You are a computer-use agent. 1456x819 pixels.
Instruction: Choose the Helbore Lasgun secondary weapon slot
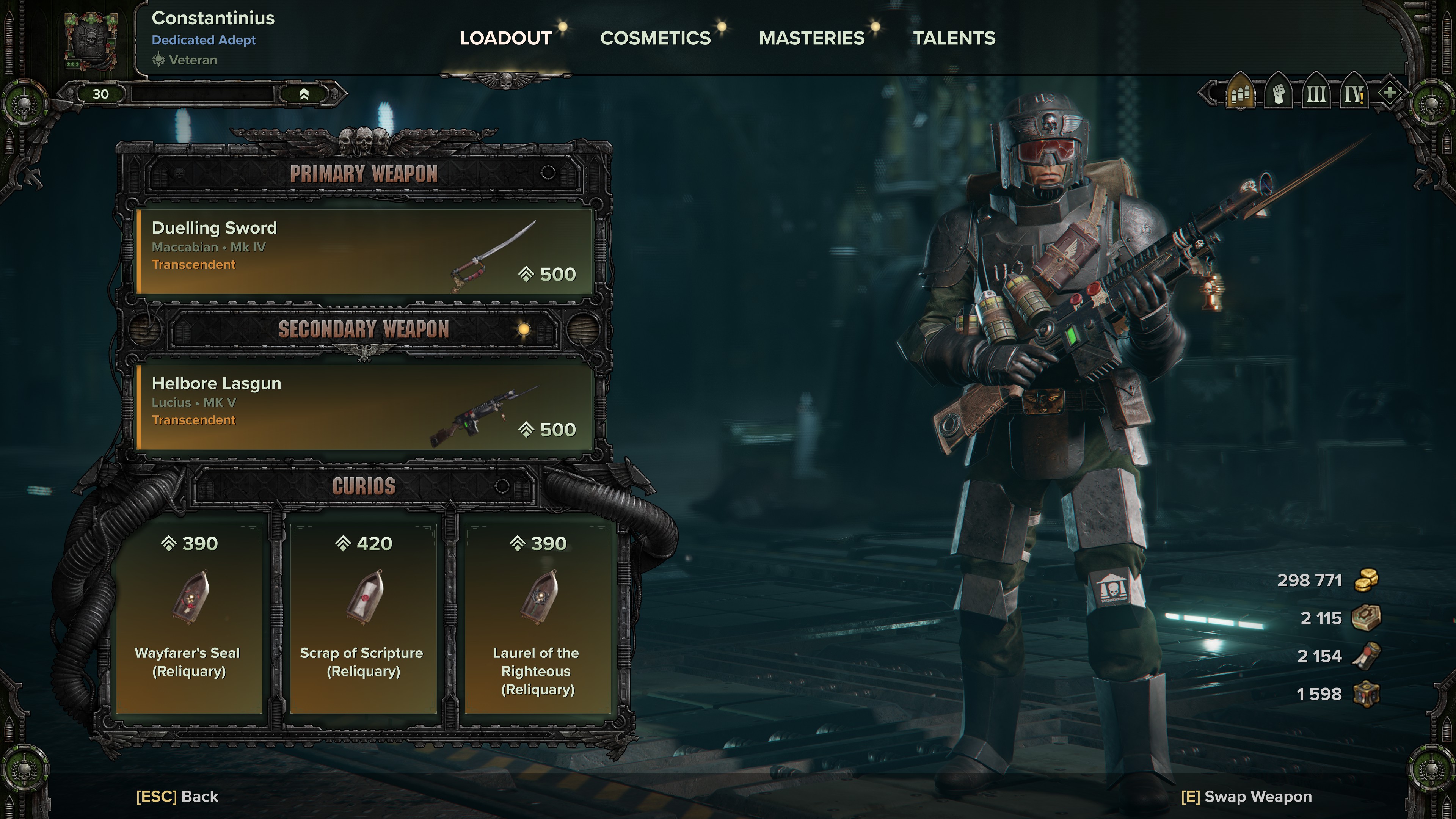coord(364,407)
